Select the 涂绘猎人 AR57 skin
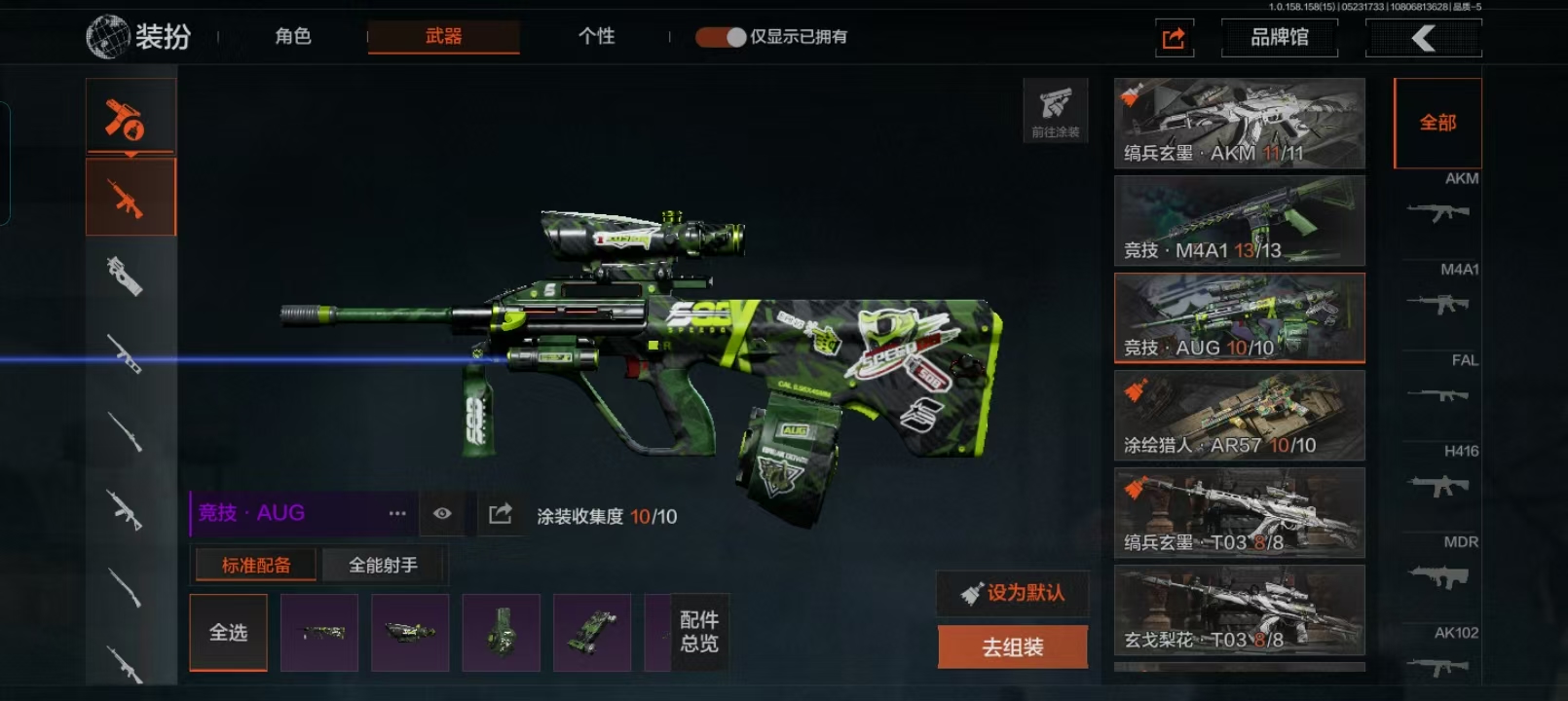Image resolution: width=1568 pixels, height=701 pixels. 1239,416
